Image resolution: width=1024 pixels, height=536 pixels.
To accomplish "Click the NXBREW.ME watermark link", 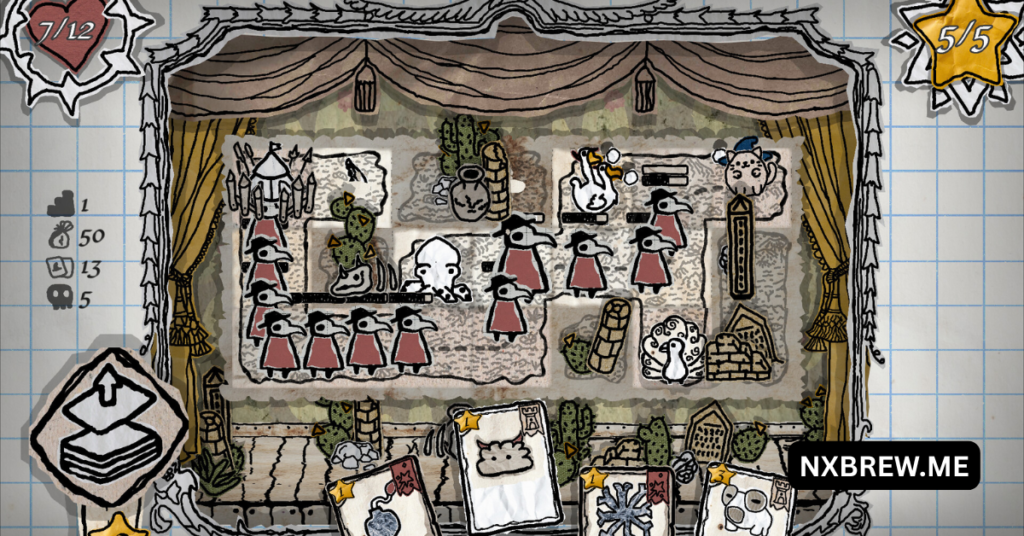I will pyautogui.click(x=883, y=466).
